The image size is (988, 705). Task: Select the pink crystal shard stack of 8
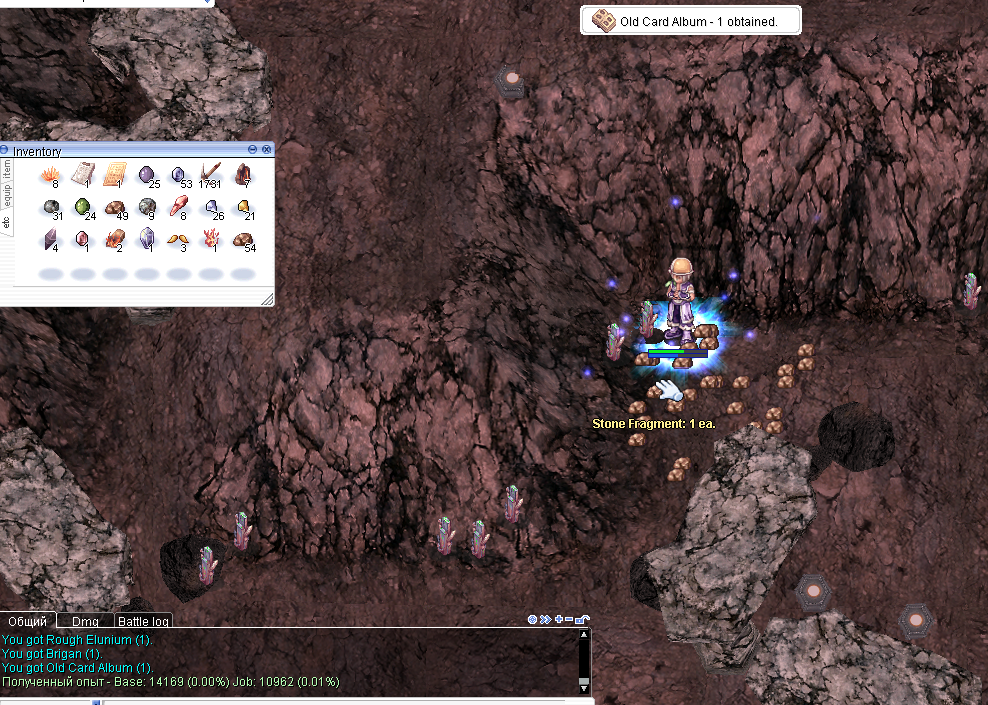click(178, 208)
